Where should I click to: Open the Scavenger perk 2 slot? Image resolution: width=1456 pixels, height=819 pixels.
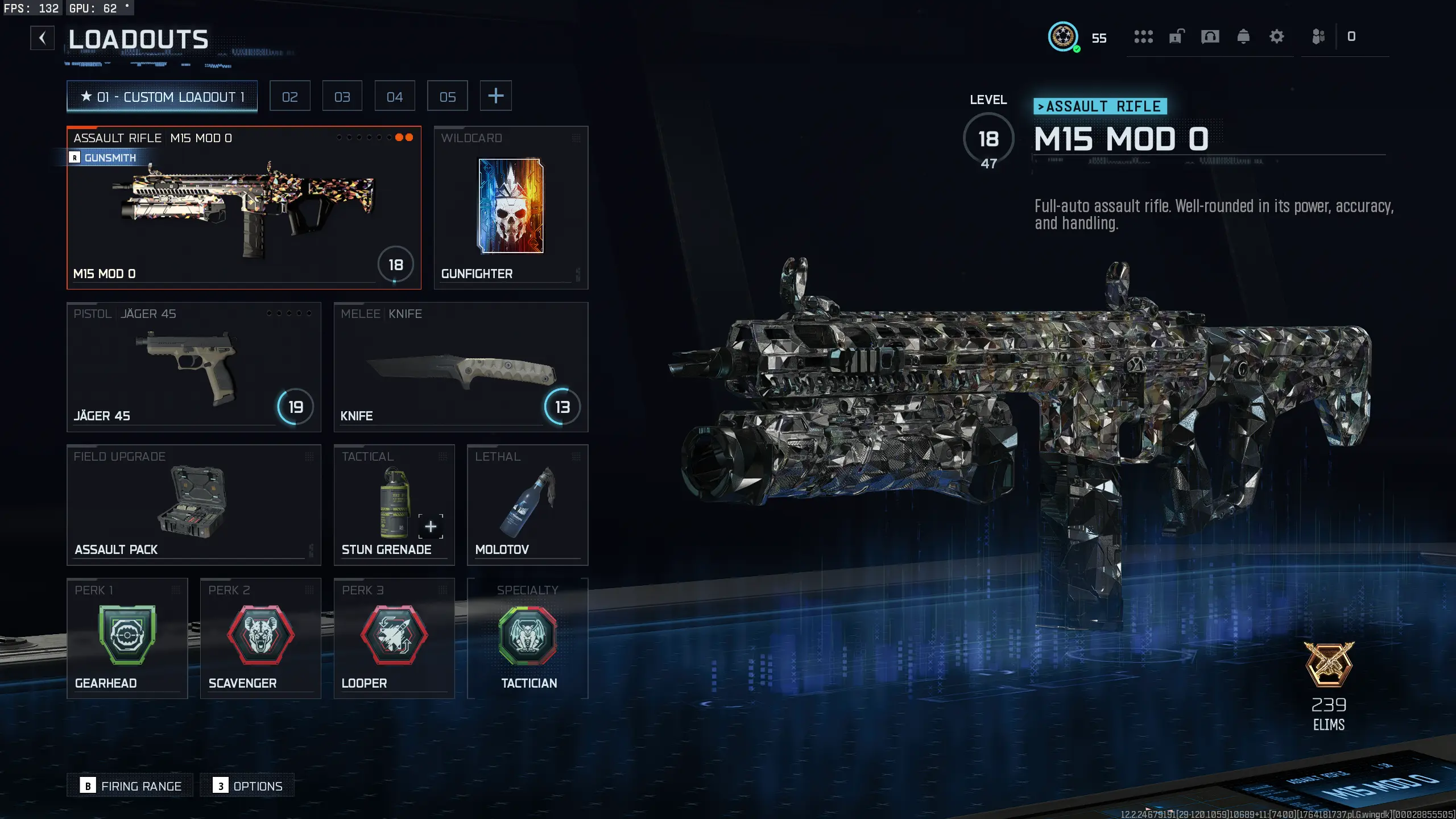click(260, 638)
